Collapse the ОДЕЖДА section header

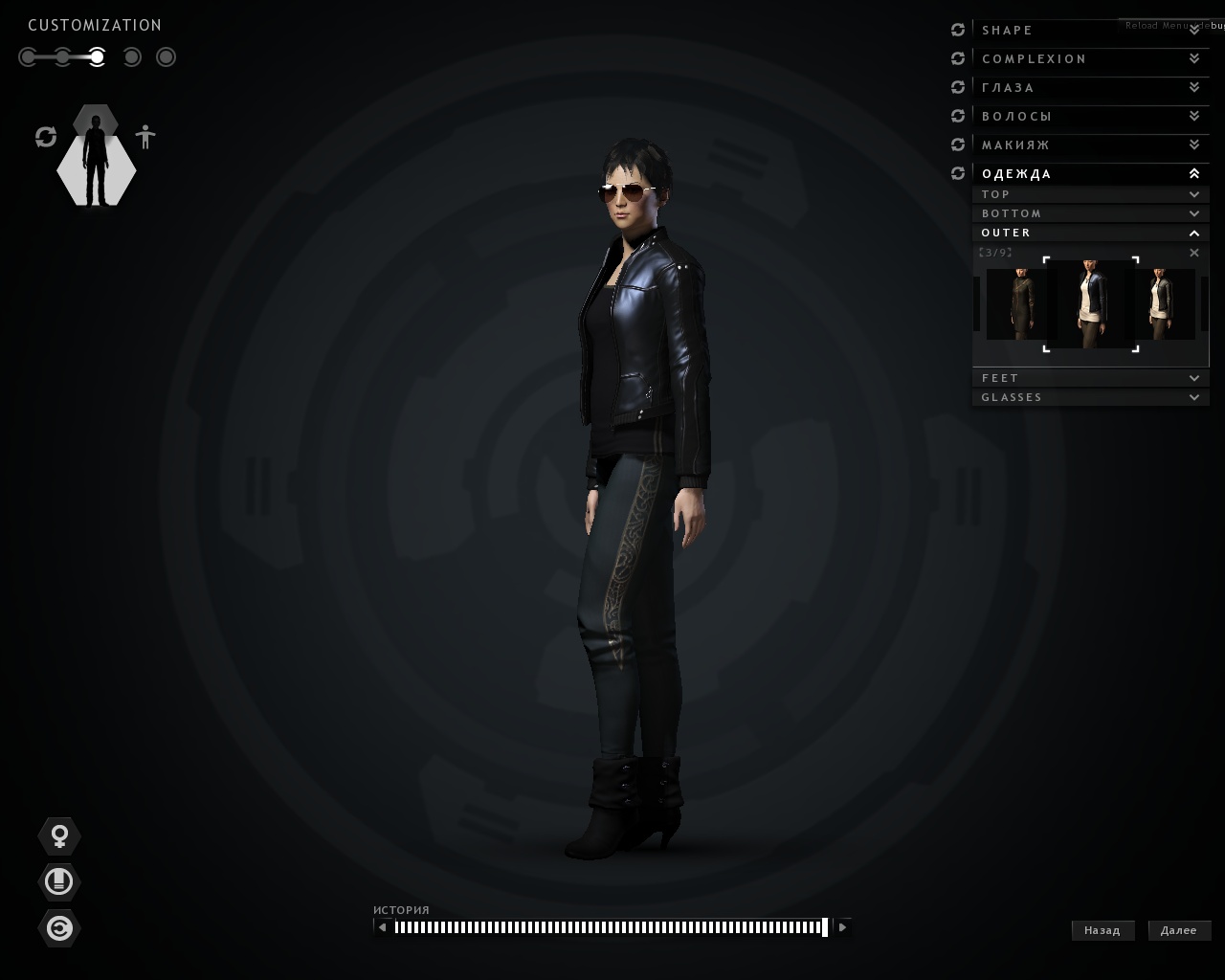click(1089, 174)
